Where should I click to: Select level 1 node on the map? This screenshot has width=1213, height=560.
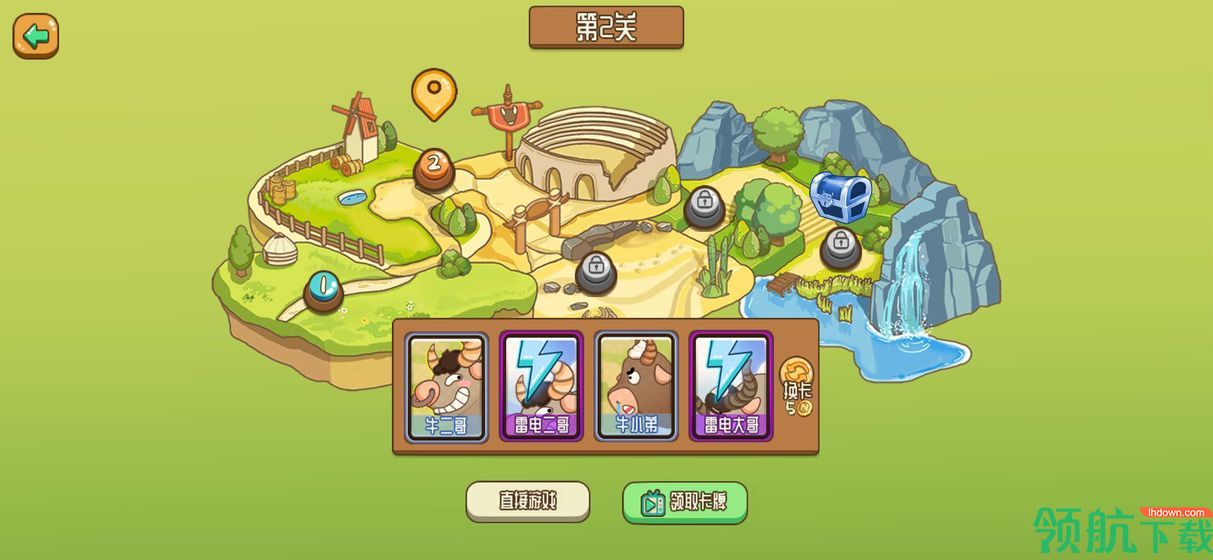pyautogui.click(x=322, y=290)
